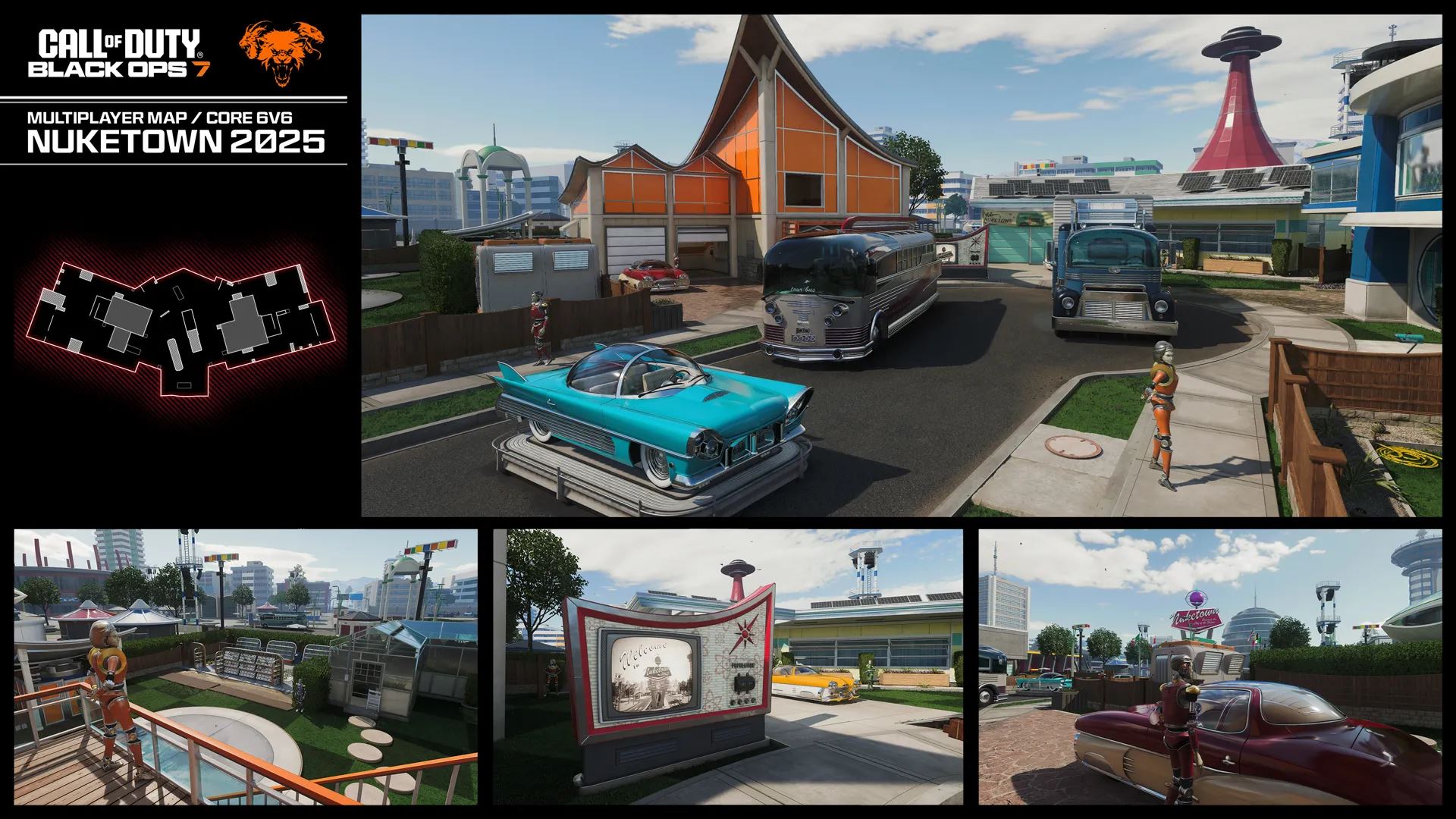Click the Call of Duty Black Ops 7 logo
This screenshot has width=1456, height=819.
pos(120,53)
